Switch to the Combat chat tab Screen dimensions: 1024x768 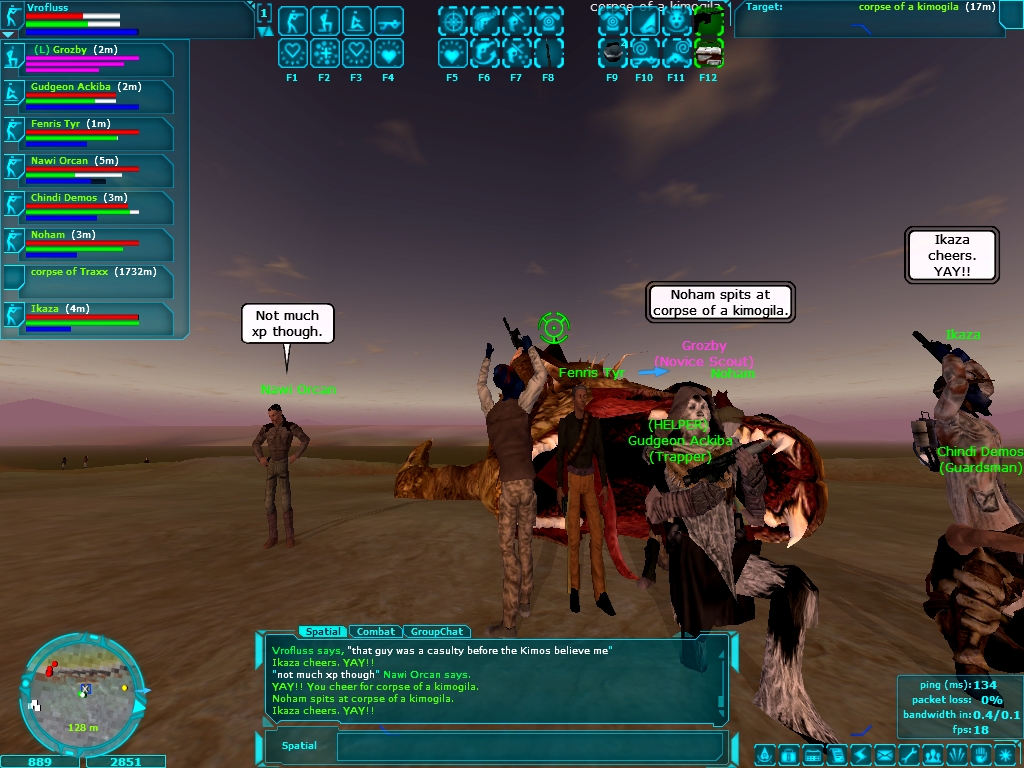tap(376, 632)
